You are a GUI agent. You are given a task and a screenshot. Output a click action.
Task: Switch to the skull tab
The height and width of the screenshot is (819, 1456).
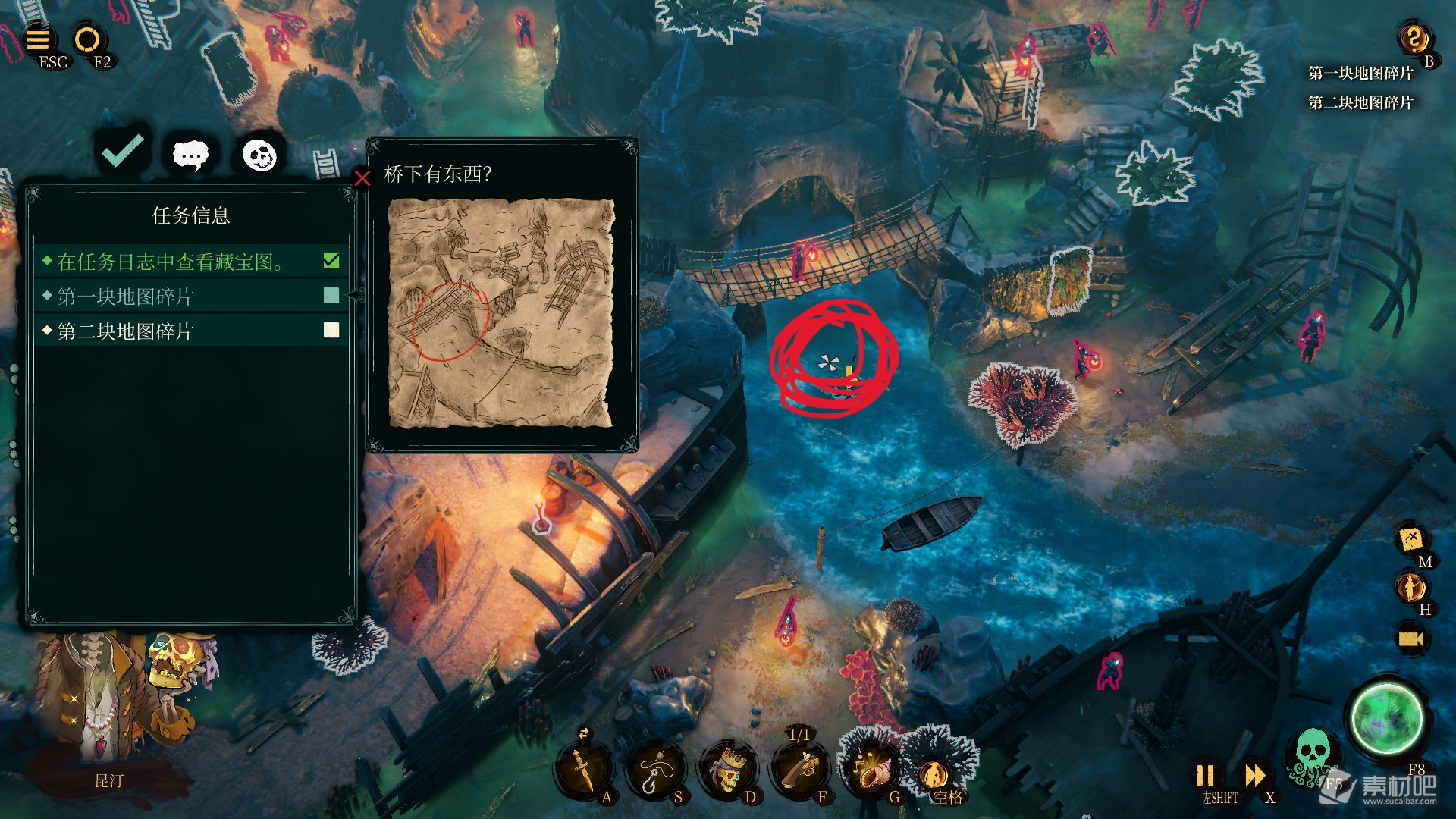coord(259,155)
